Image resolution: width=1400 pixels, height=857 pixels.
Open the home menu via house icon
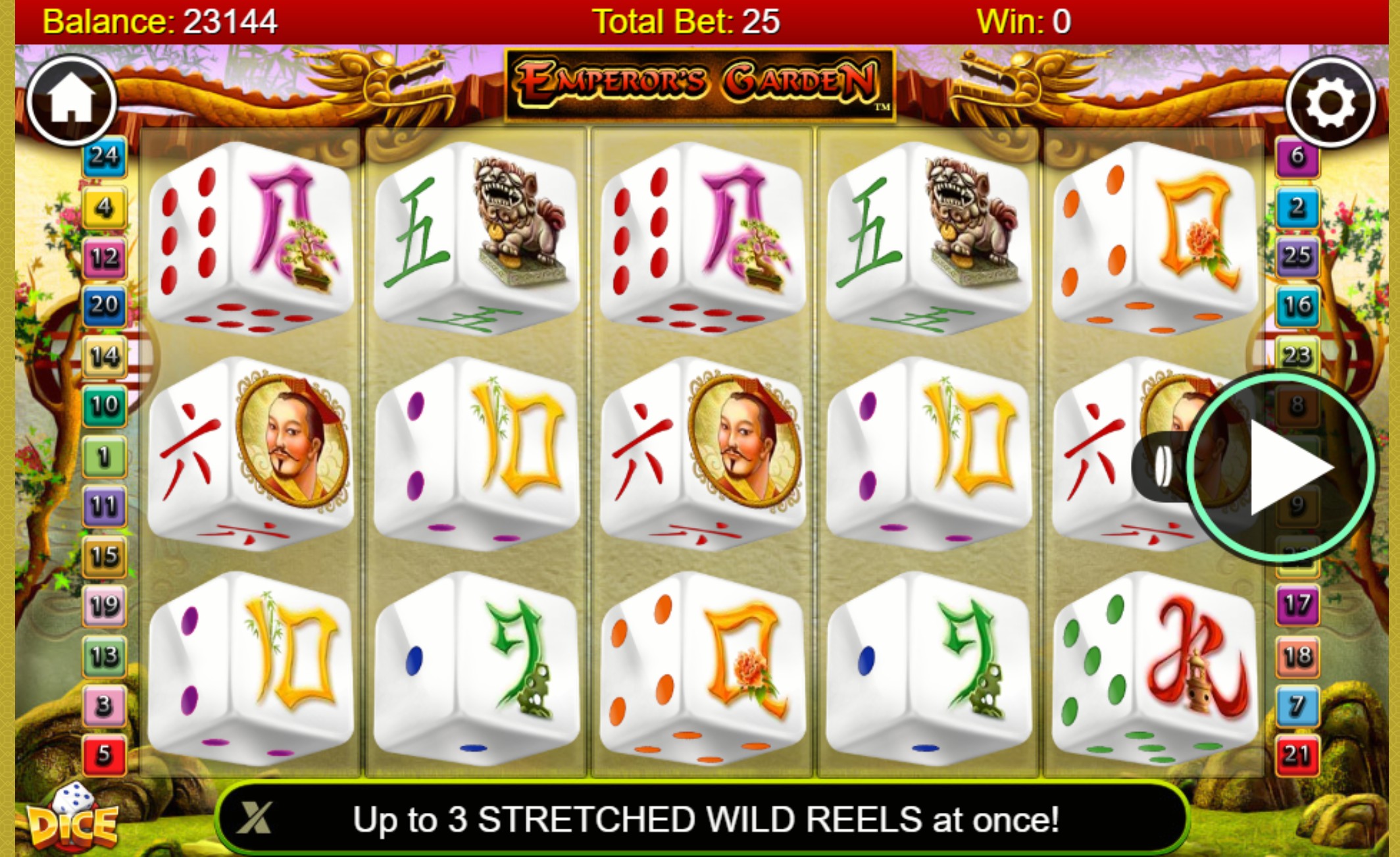(x=72, y=99)
